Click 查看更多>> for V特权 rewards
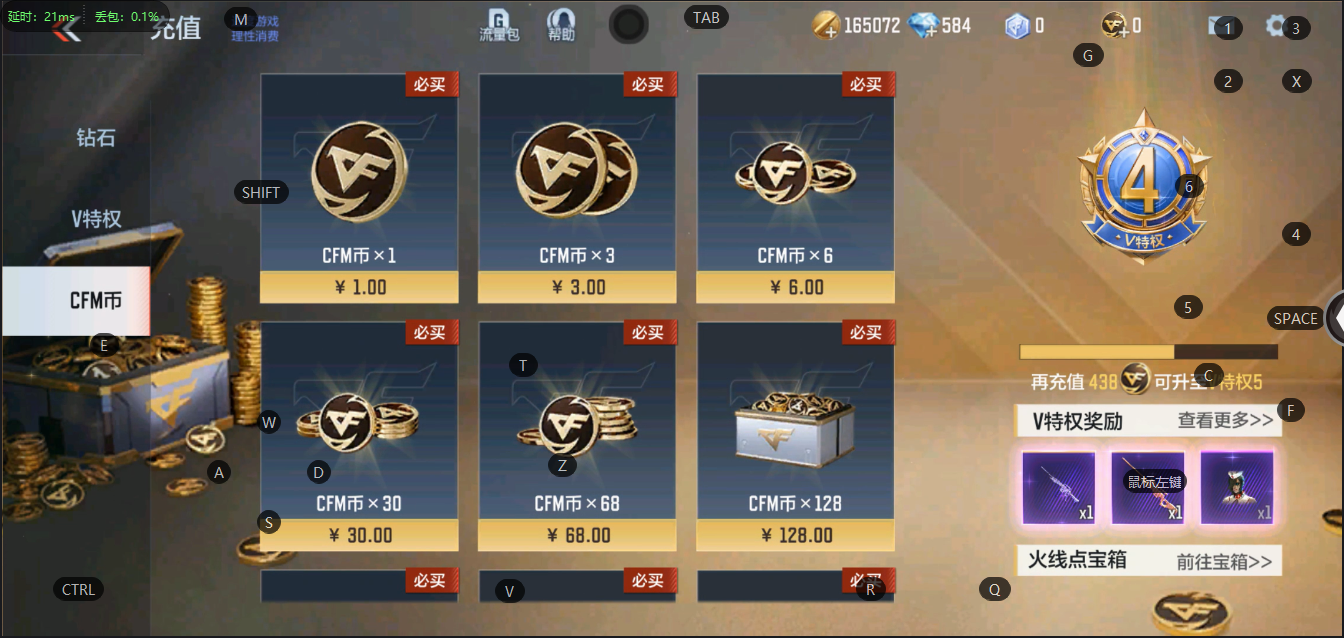 tap(1225, 421)
